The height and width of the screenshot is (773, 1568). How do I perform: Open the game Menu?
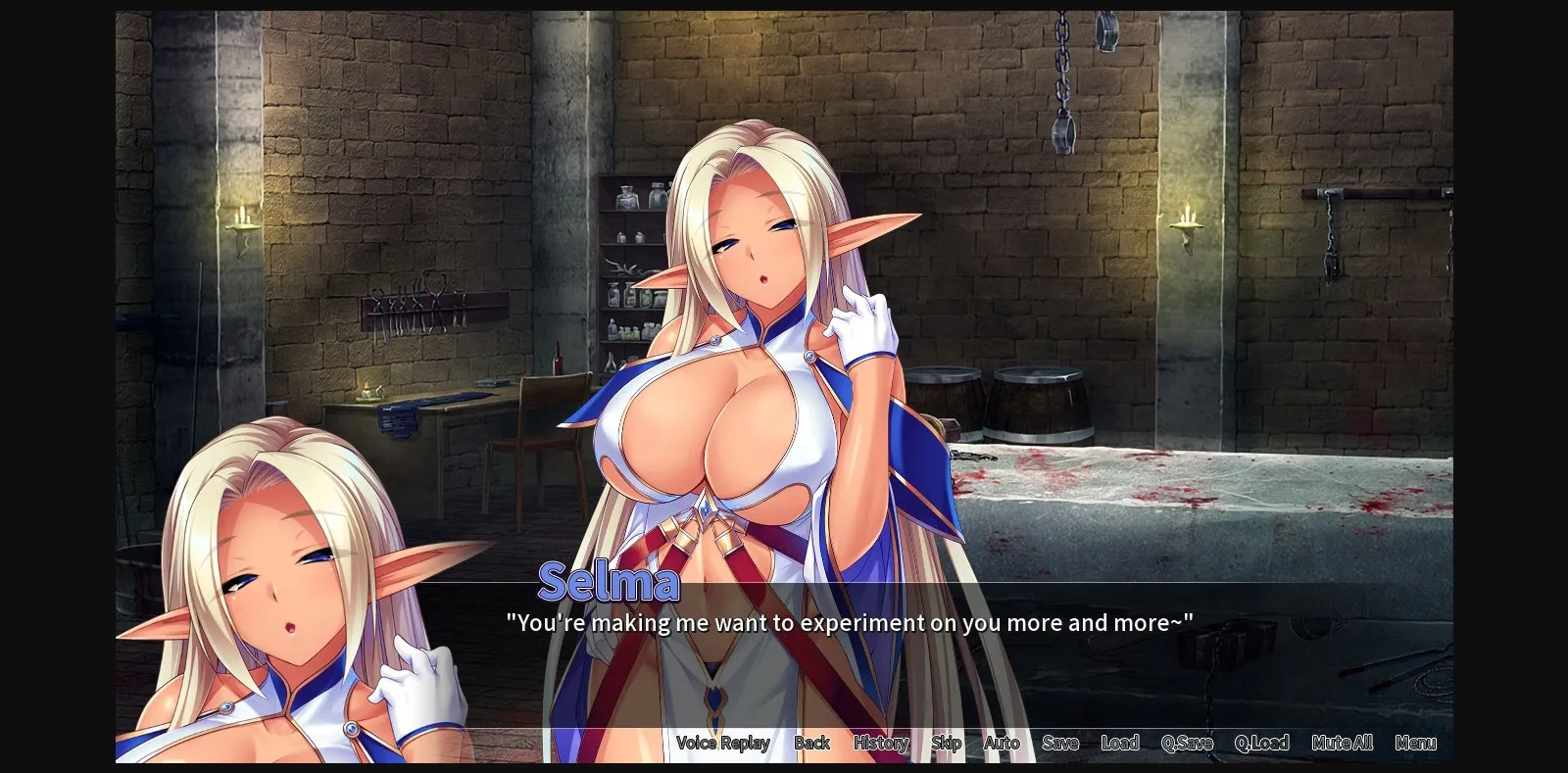1415,743
